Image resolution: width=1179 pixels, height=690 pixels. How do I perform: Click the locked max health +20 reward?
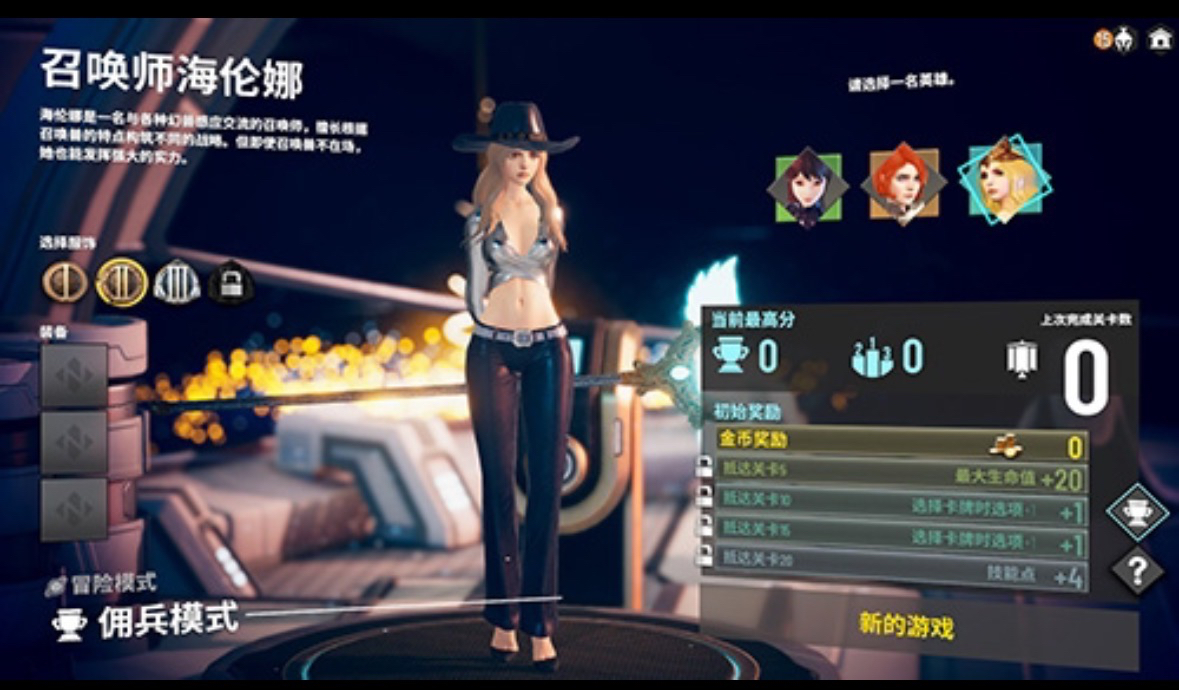tap(900, 477)
